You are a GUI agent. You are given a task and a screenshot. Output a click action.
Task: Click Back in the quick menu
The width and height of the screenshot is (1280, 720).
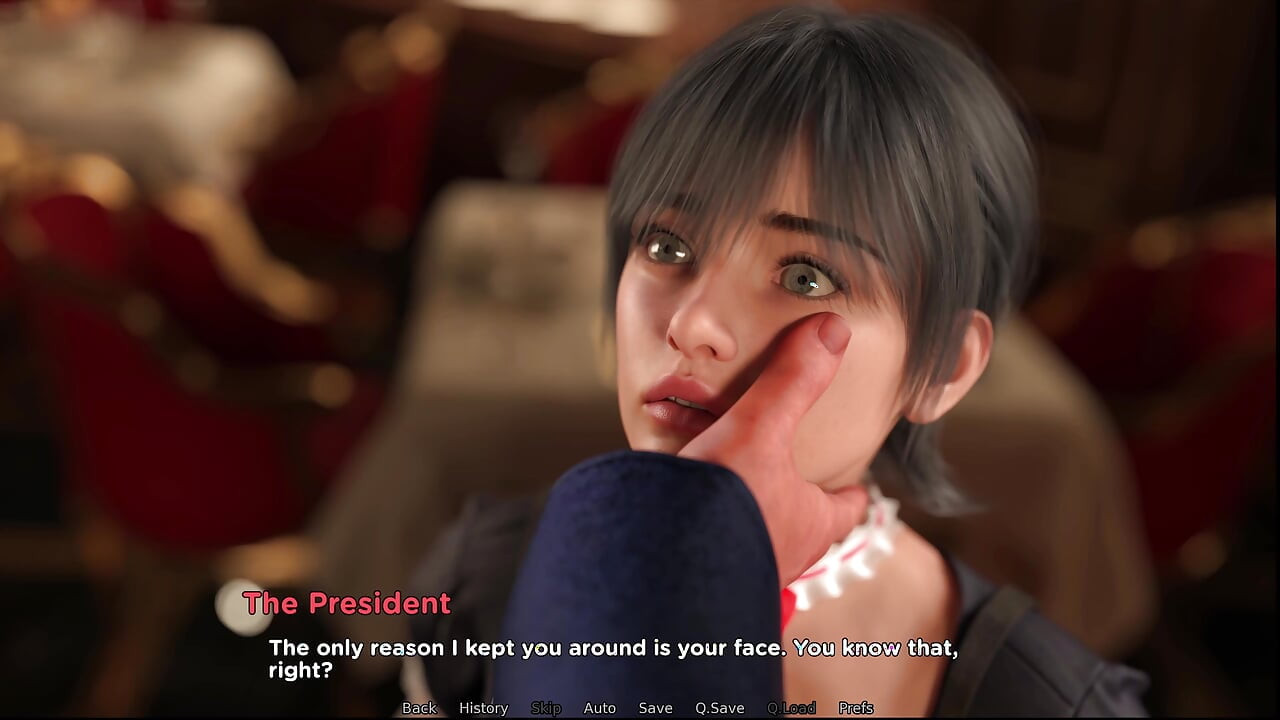[419, 708]
